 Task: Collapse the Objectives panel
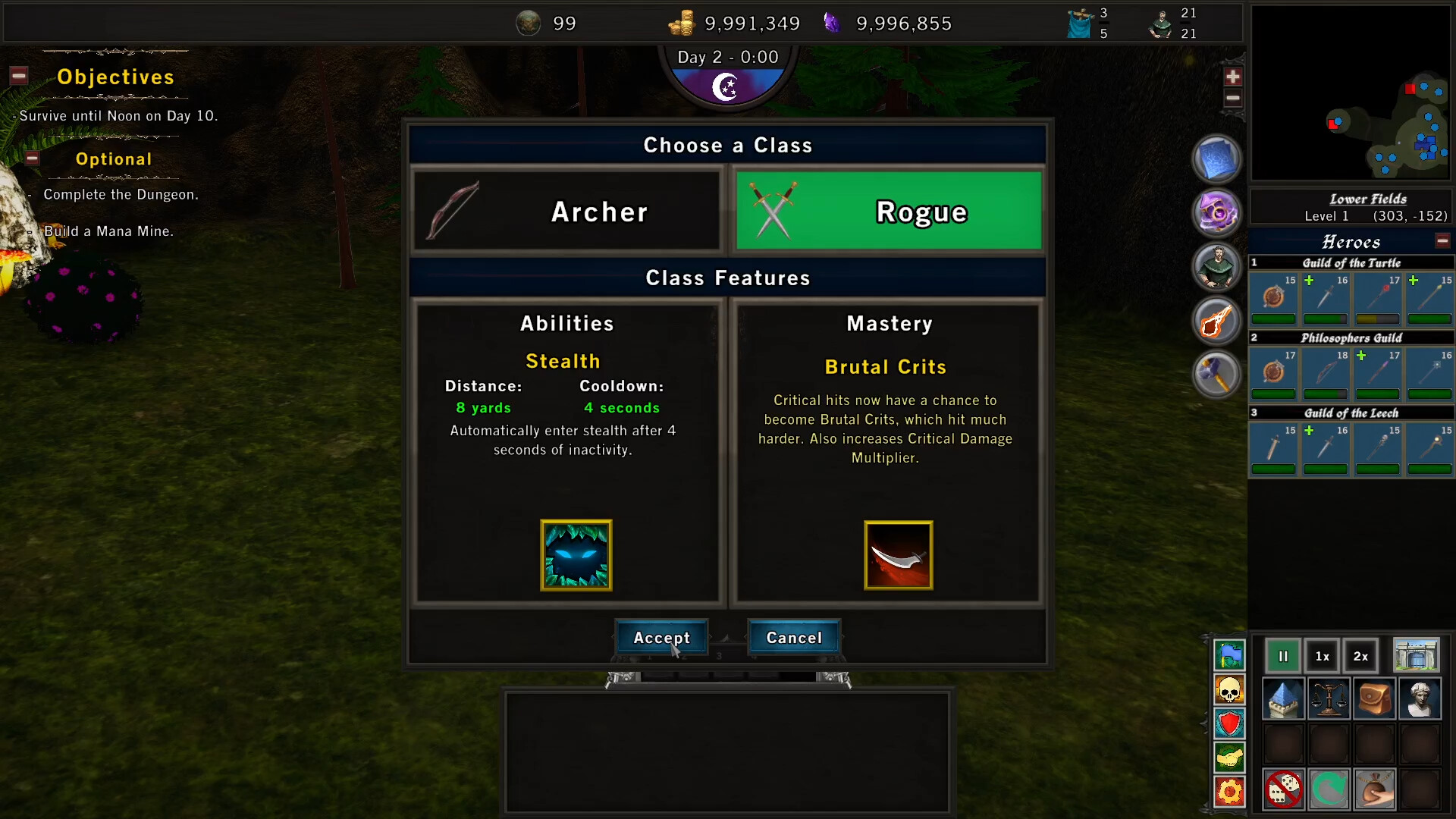17,76
